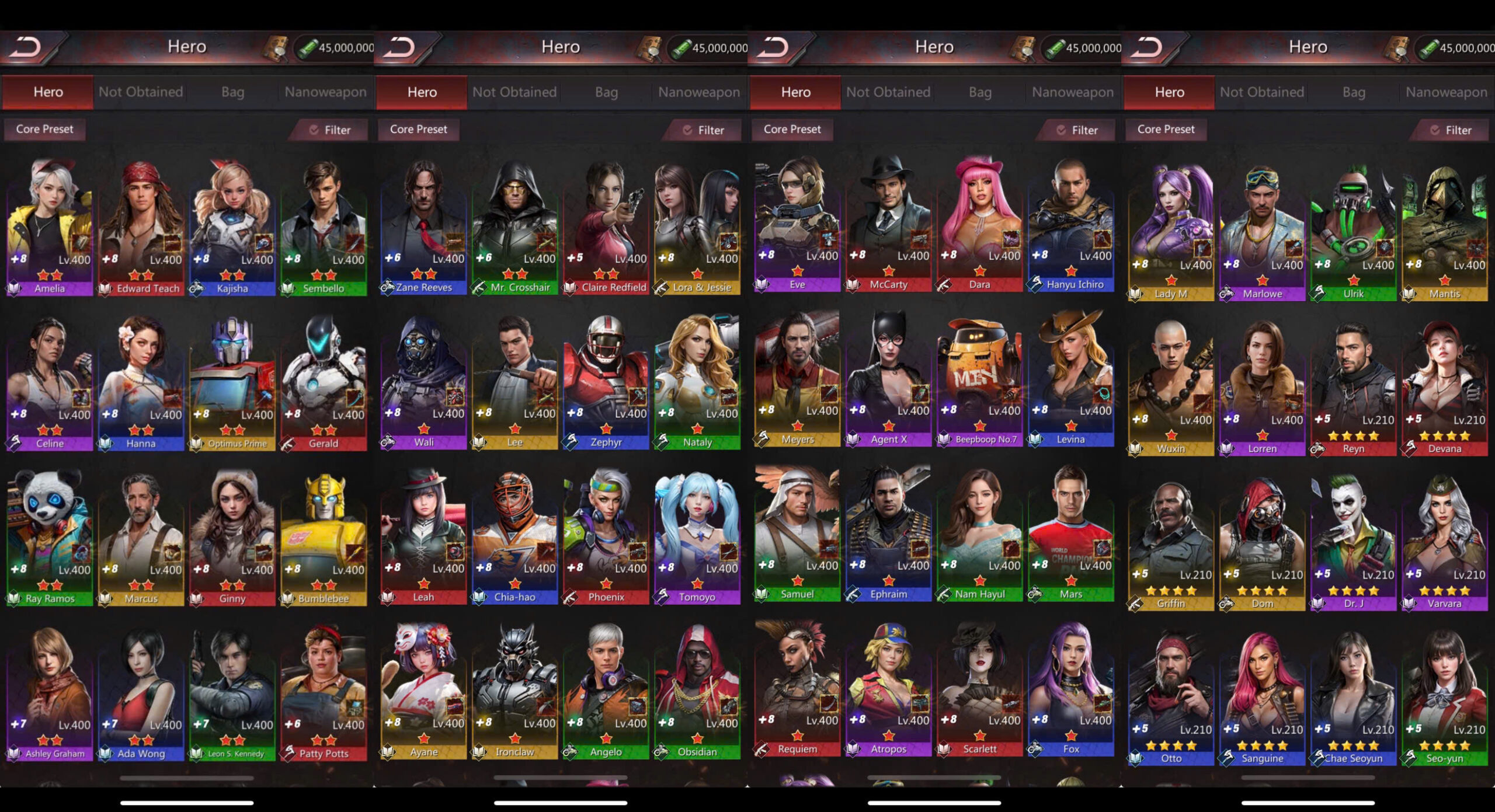Select Ada Wong's hero card

(141, 692)
